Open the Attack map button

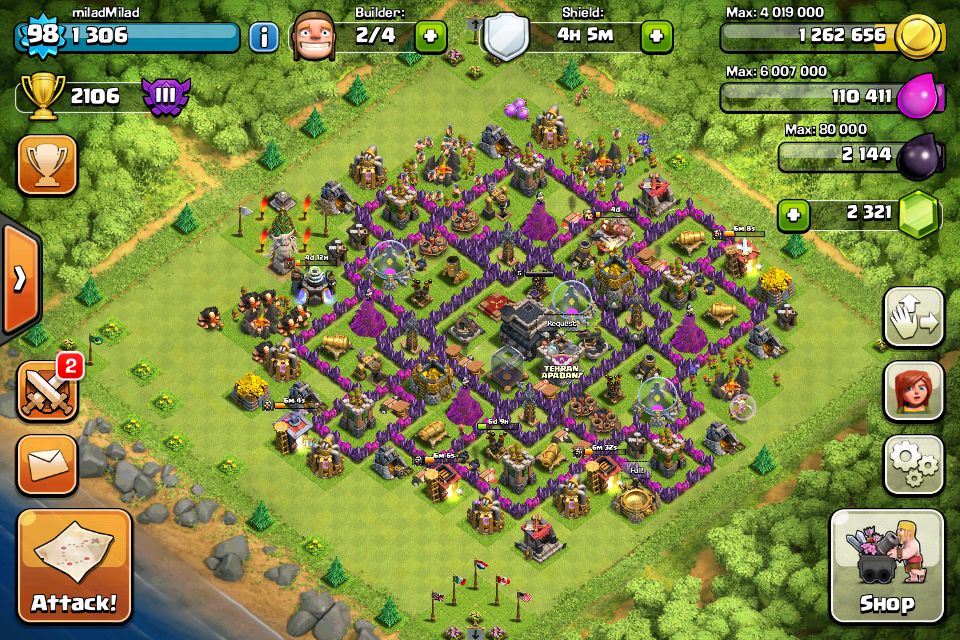[73, 565]
